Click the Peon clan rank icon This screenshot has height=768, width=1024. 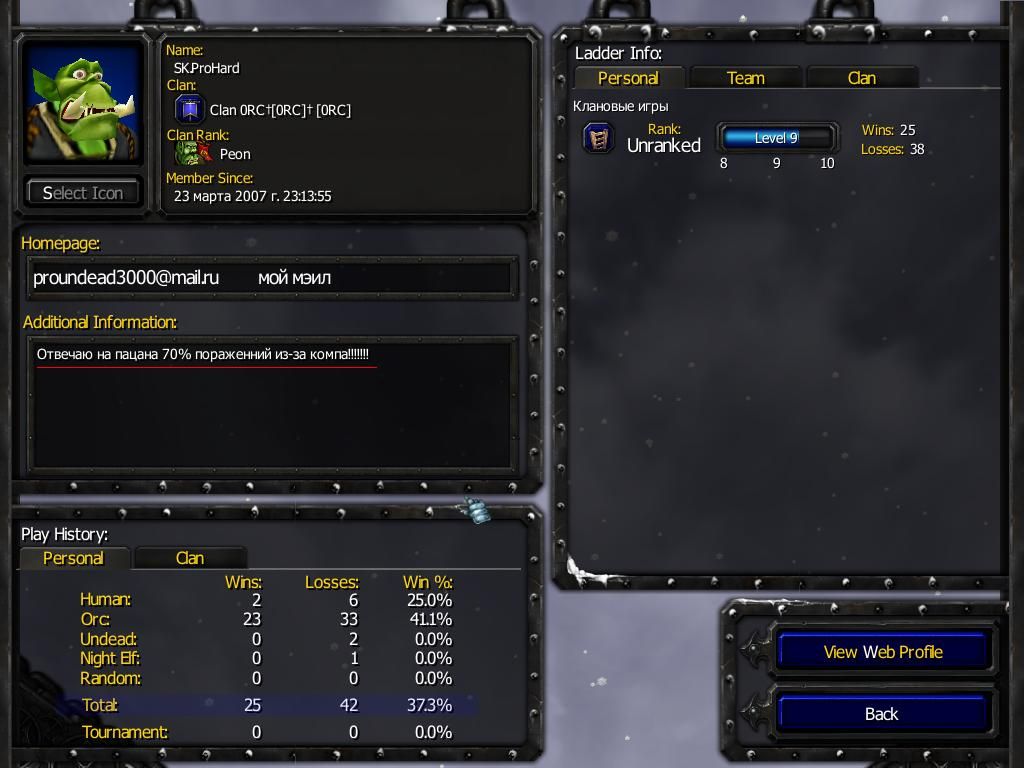click(x=192, y=154)
